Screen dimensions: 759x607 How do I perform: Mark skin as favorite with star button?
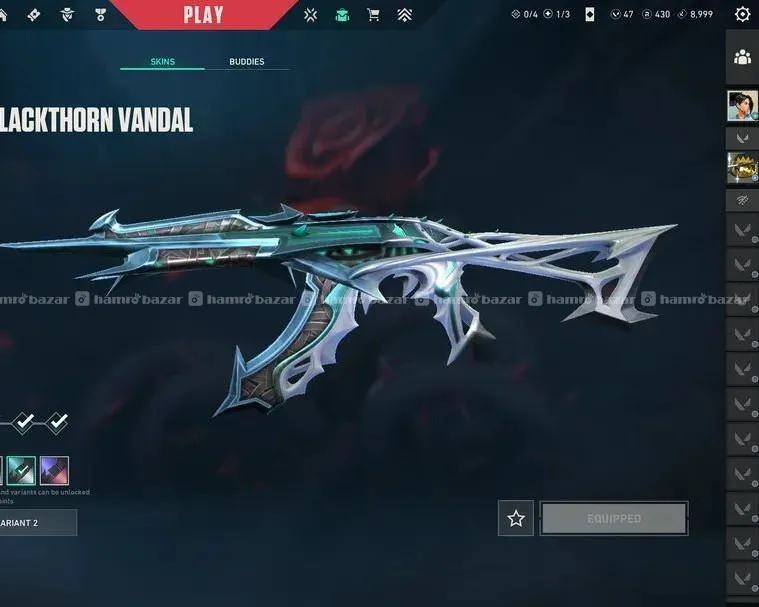(x=516, y=518)
